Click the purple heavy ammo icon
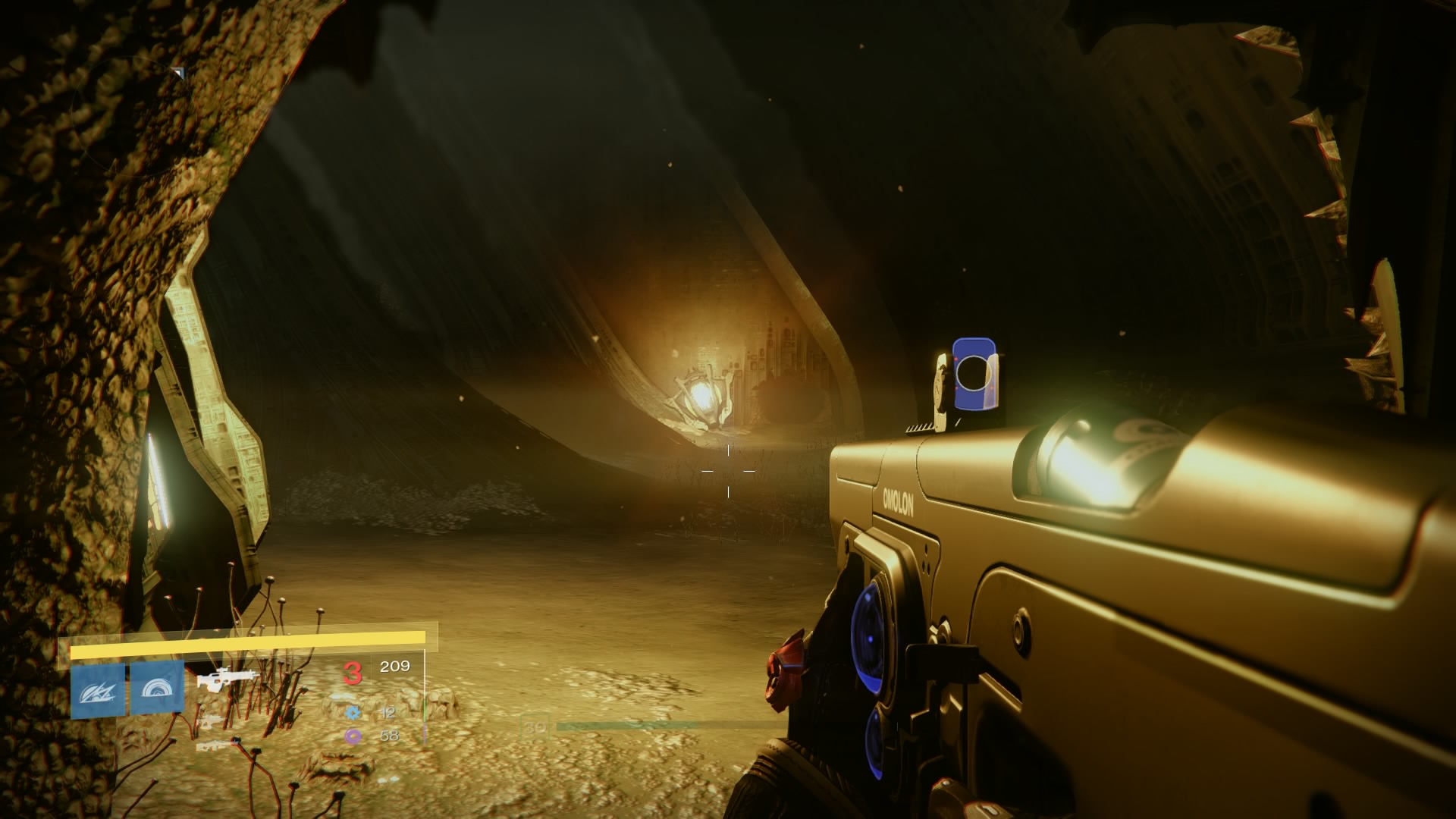 pyautogui.click(x=353, y=736)
